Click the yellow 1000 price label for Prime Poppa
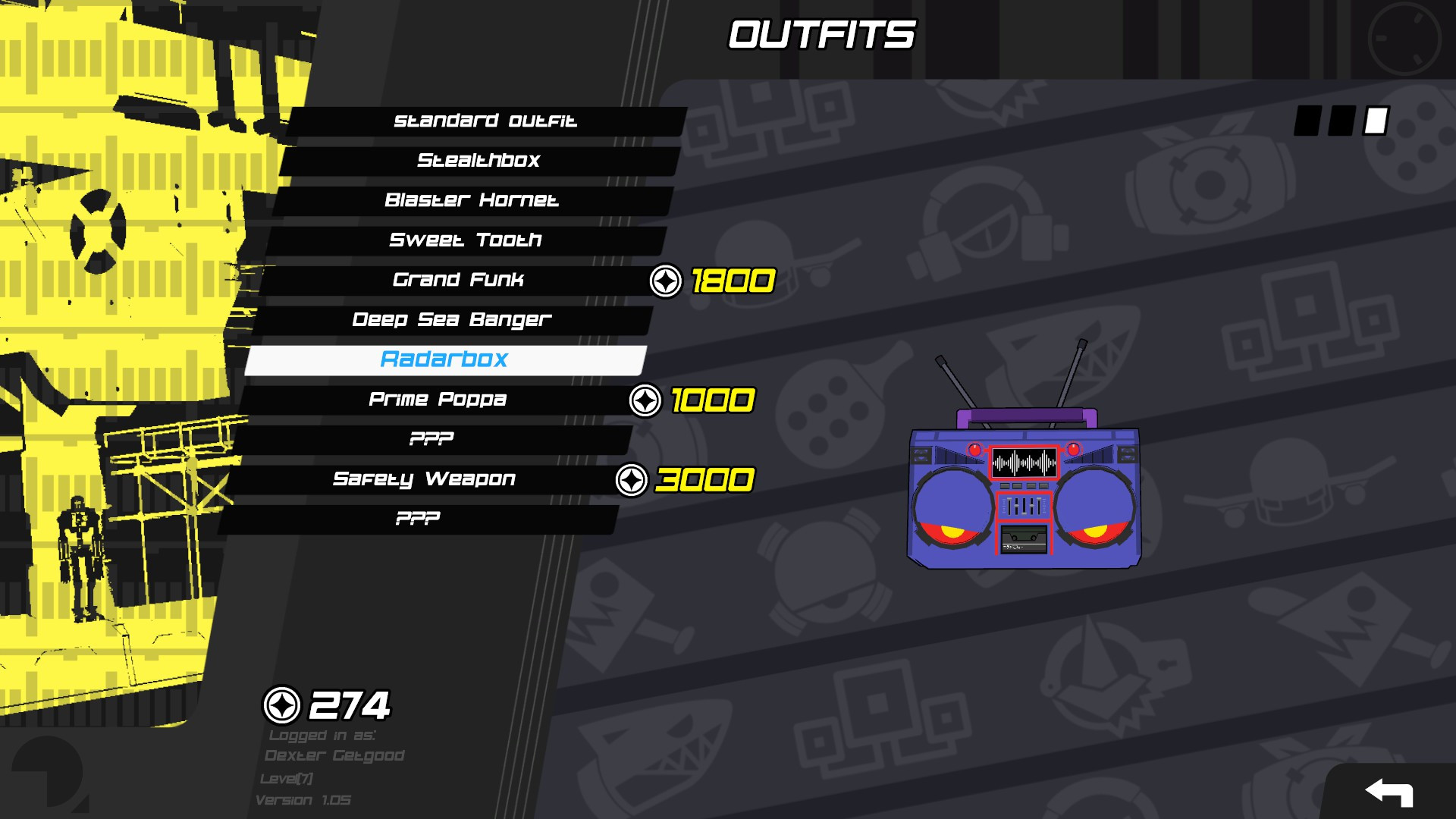 click(x=713, y=401)
